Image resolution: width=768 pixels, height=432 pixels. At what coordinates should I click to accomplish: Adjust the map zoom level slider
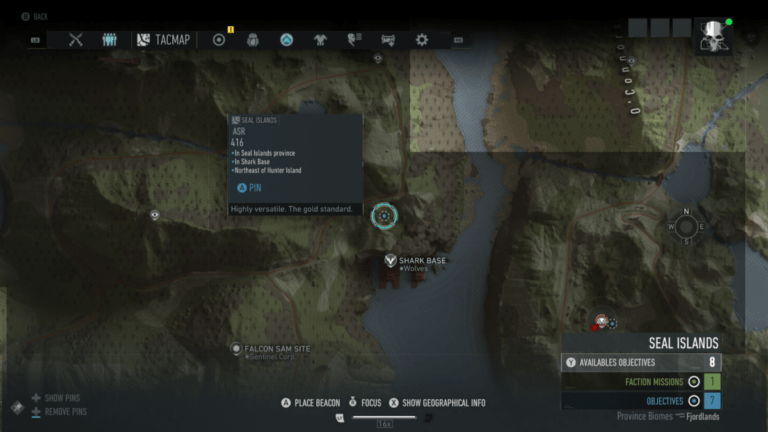click(384, 416)
